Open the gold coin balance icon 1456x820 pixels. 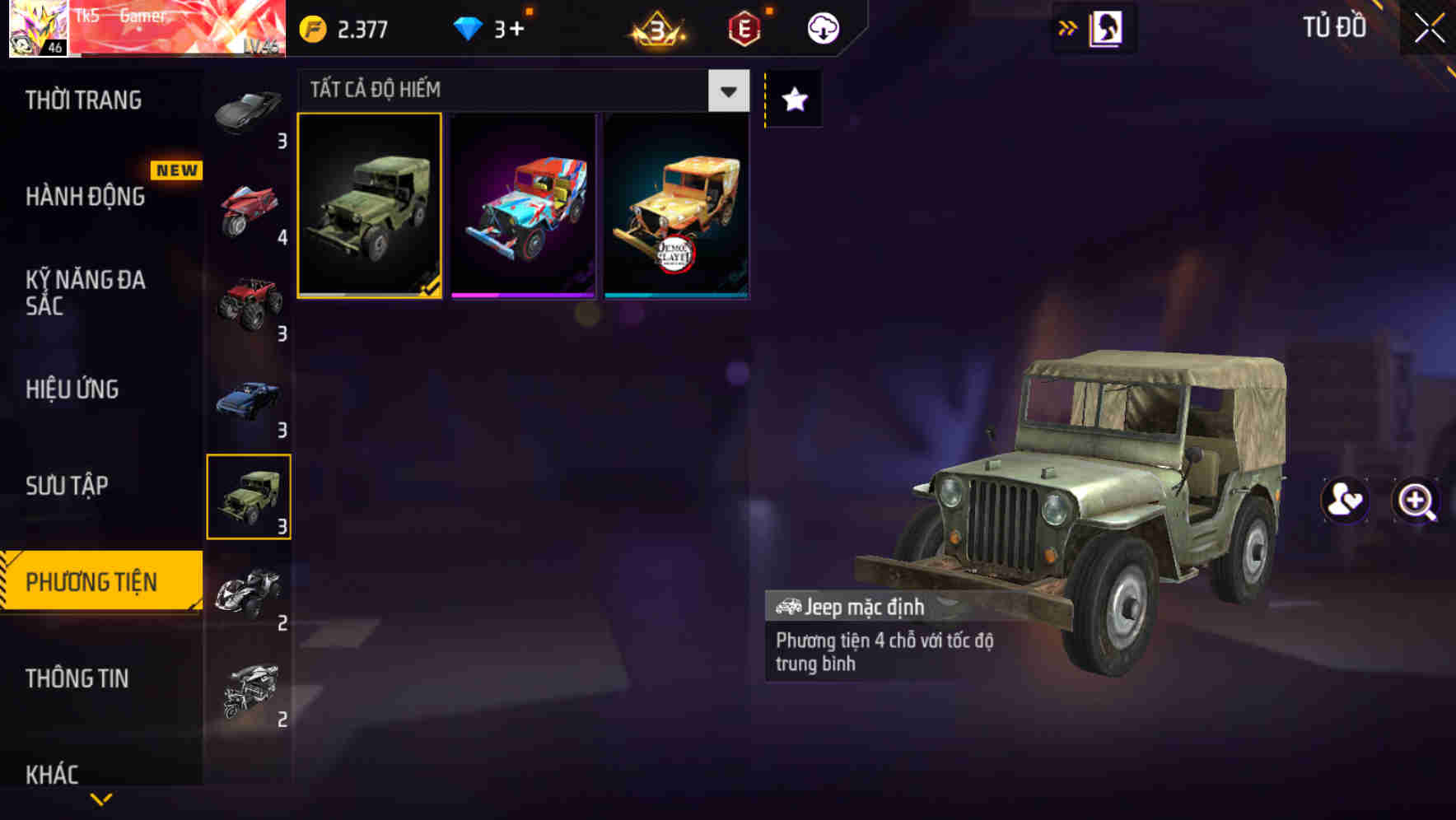coord(314,26)
